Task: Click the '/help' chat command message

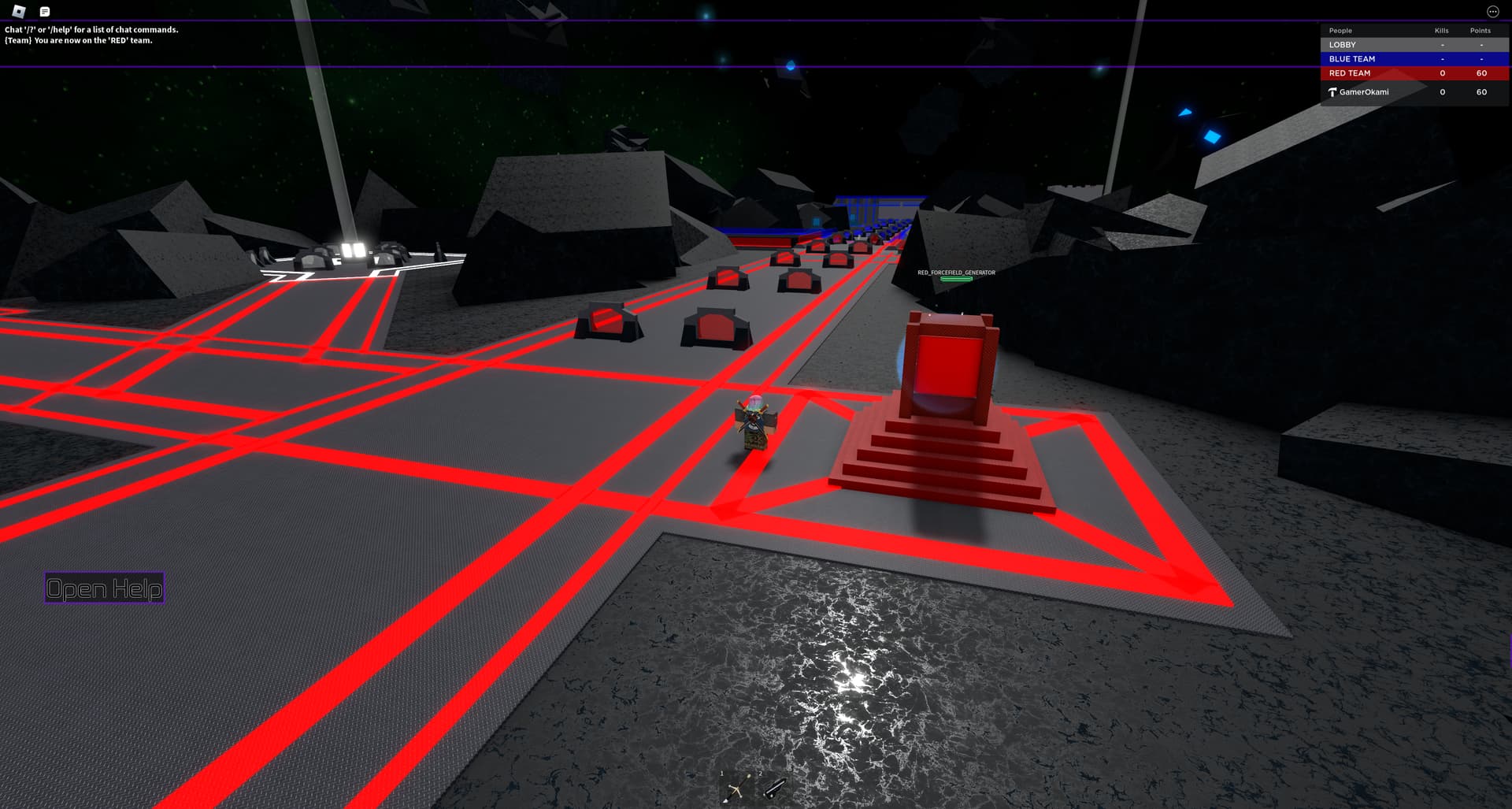Action: 91,29
